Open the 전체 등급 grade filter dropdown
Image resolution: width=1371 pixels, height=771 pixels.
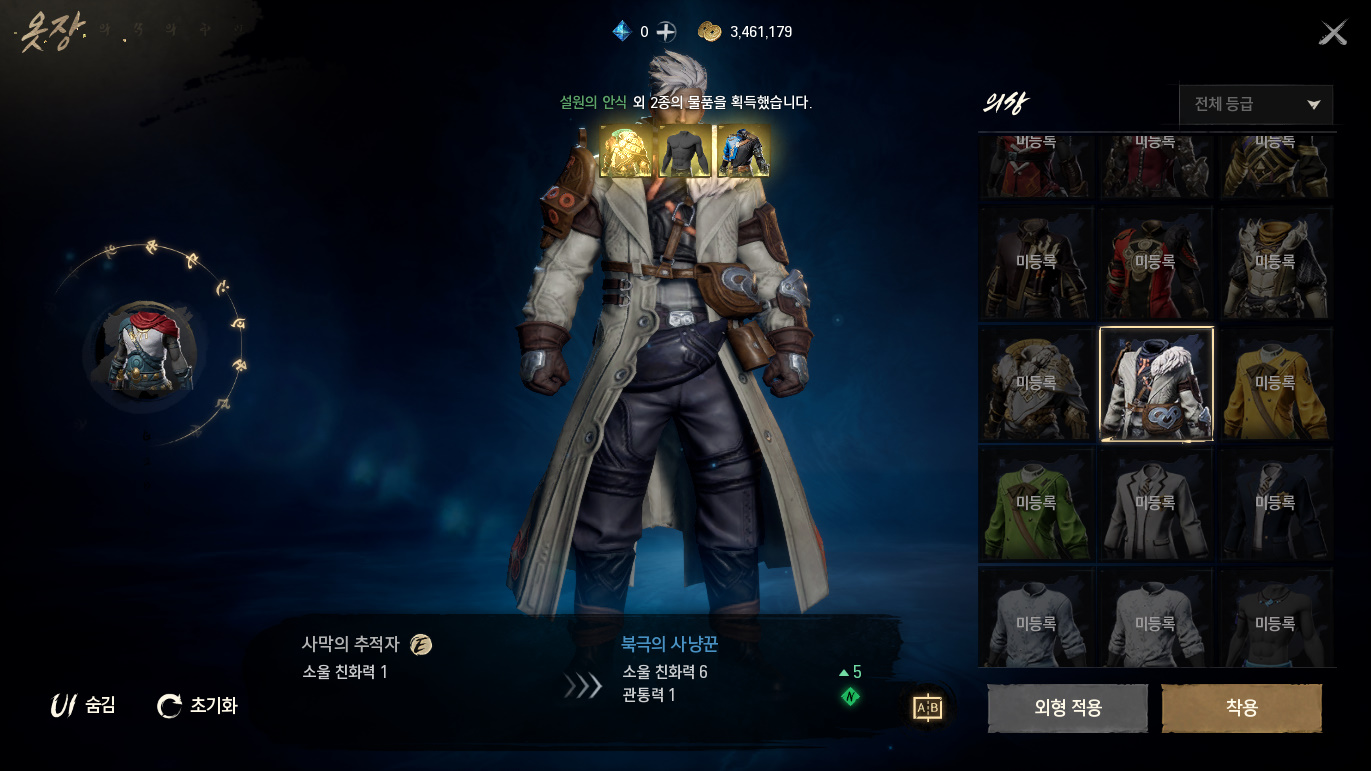tap(1256, 104)
